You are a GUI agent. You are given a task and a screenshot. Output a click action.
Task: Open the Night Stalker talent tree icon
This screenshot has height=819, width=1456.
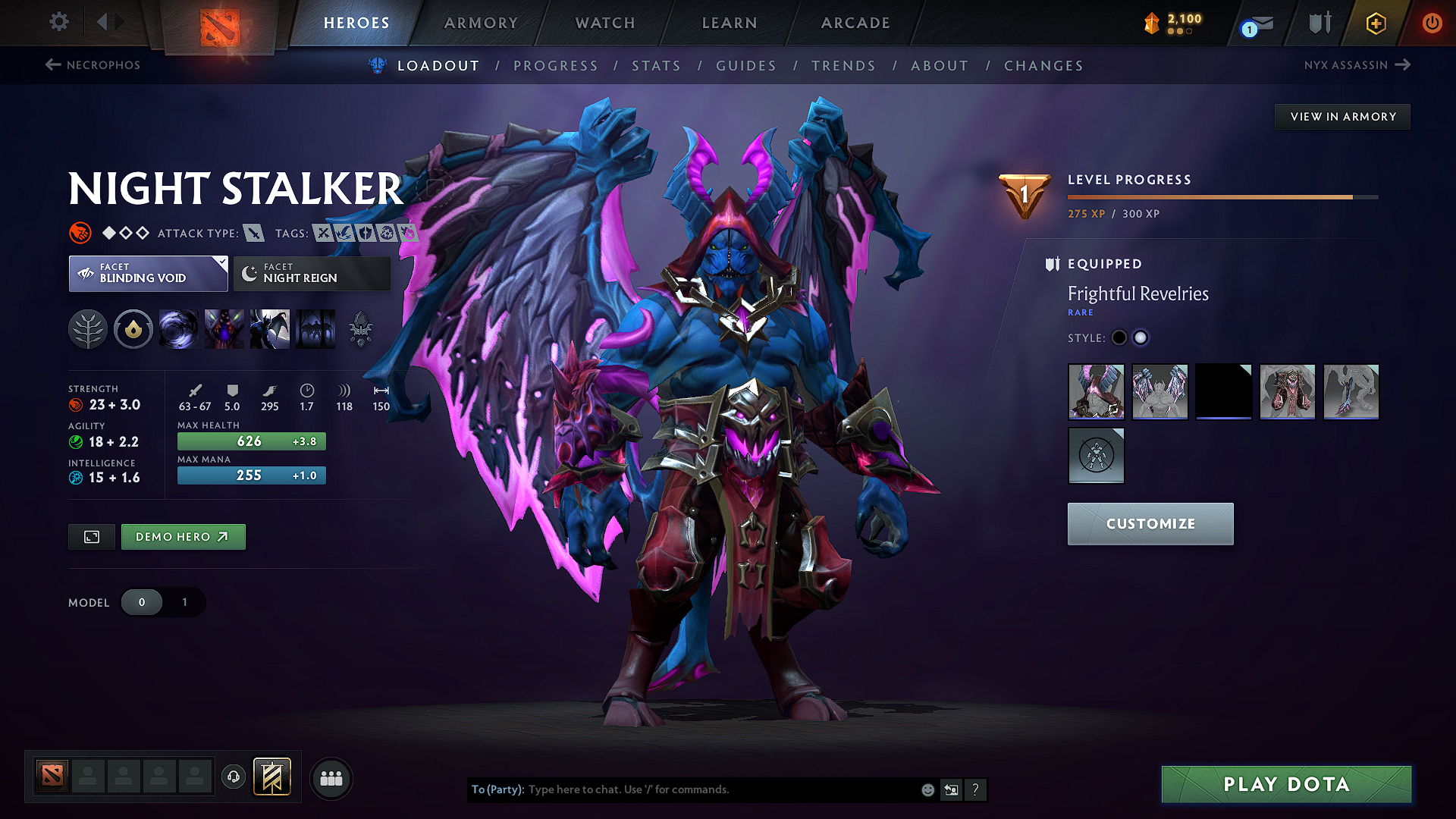coord(88,328)
